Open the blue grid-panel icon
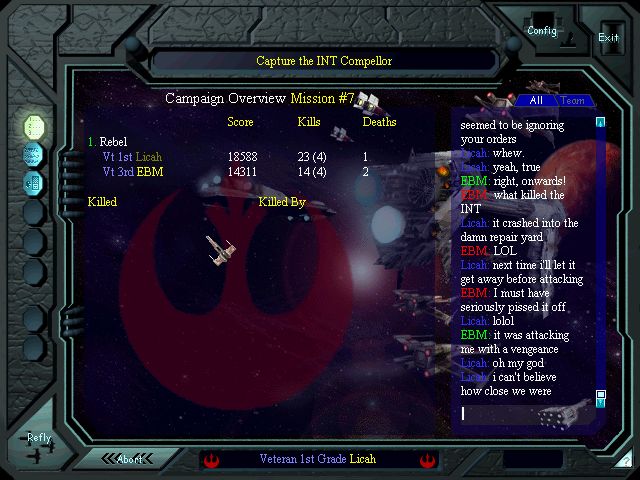The height and width of the screenshot is (480, 640). 34,182
